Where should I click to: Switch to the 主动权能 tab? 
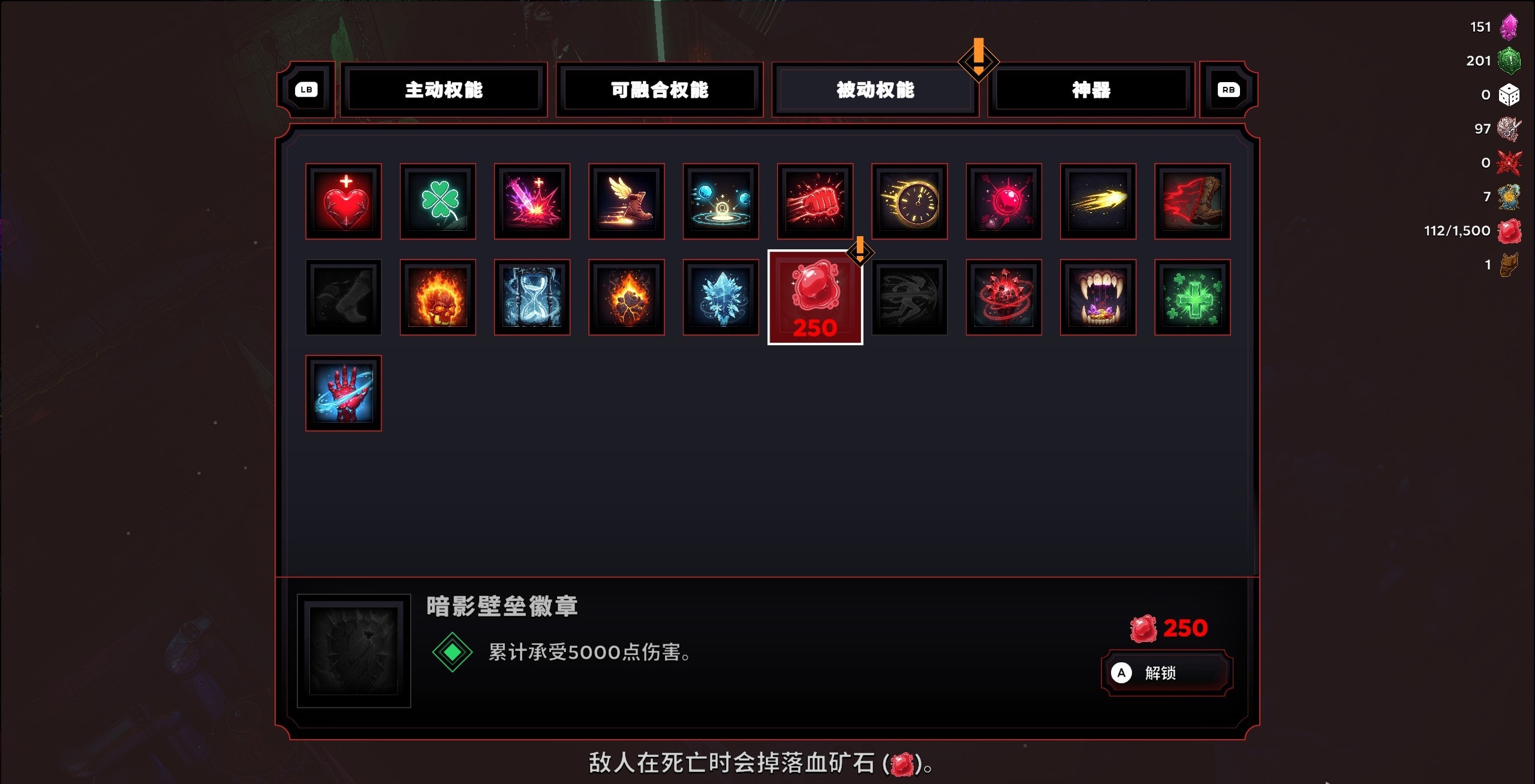pyautogui.click(x=444, y=90)
